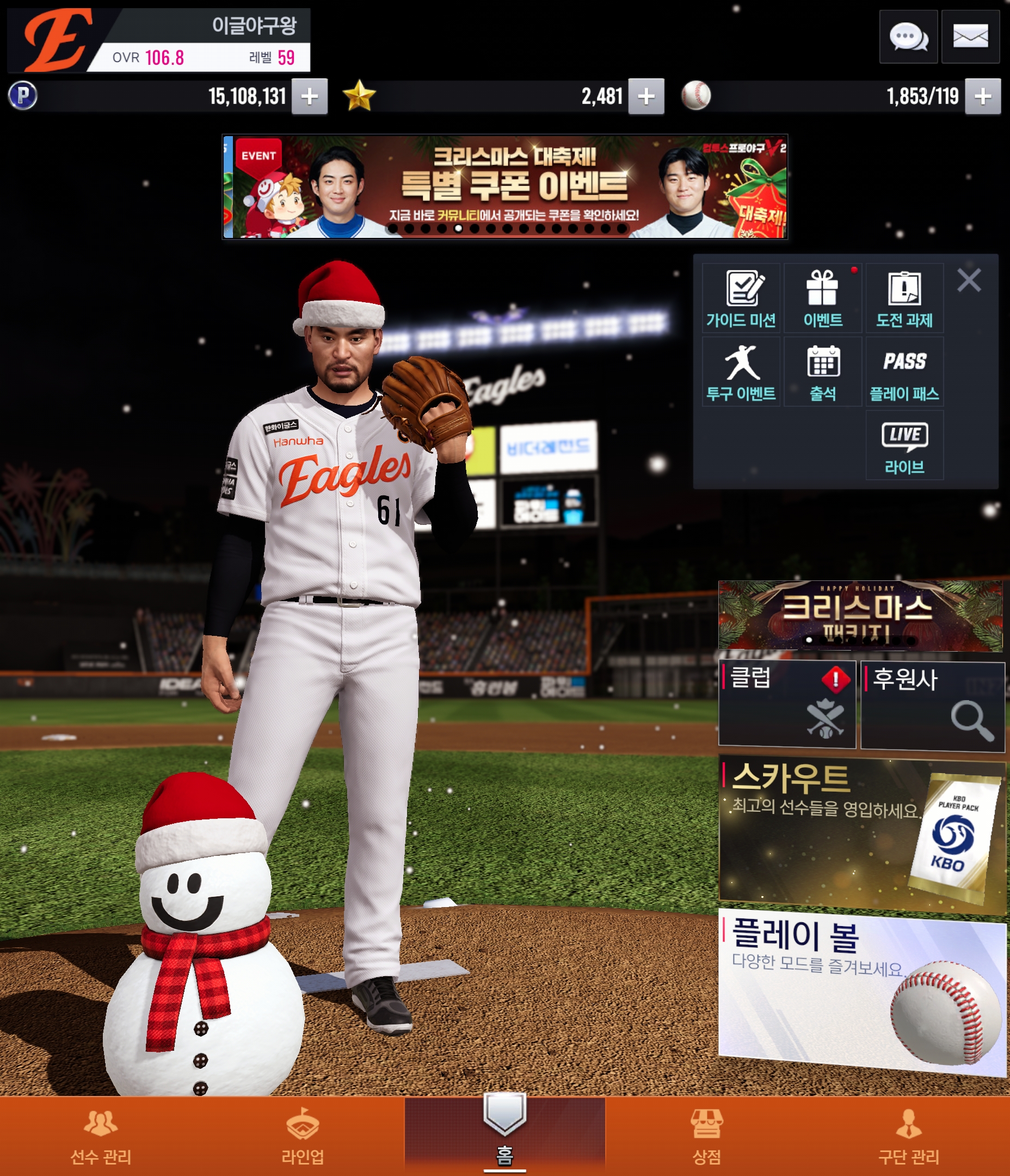
Task: Open 투구 이벤트 pitching event
Action: 741,372
